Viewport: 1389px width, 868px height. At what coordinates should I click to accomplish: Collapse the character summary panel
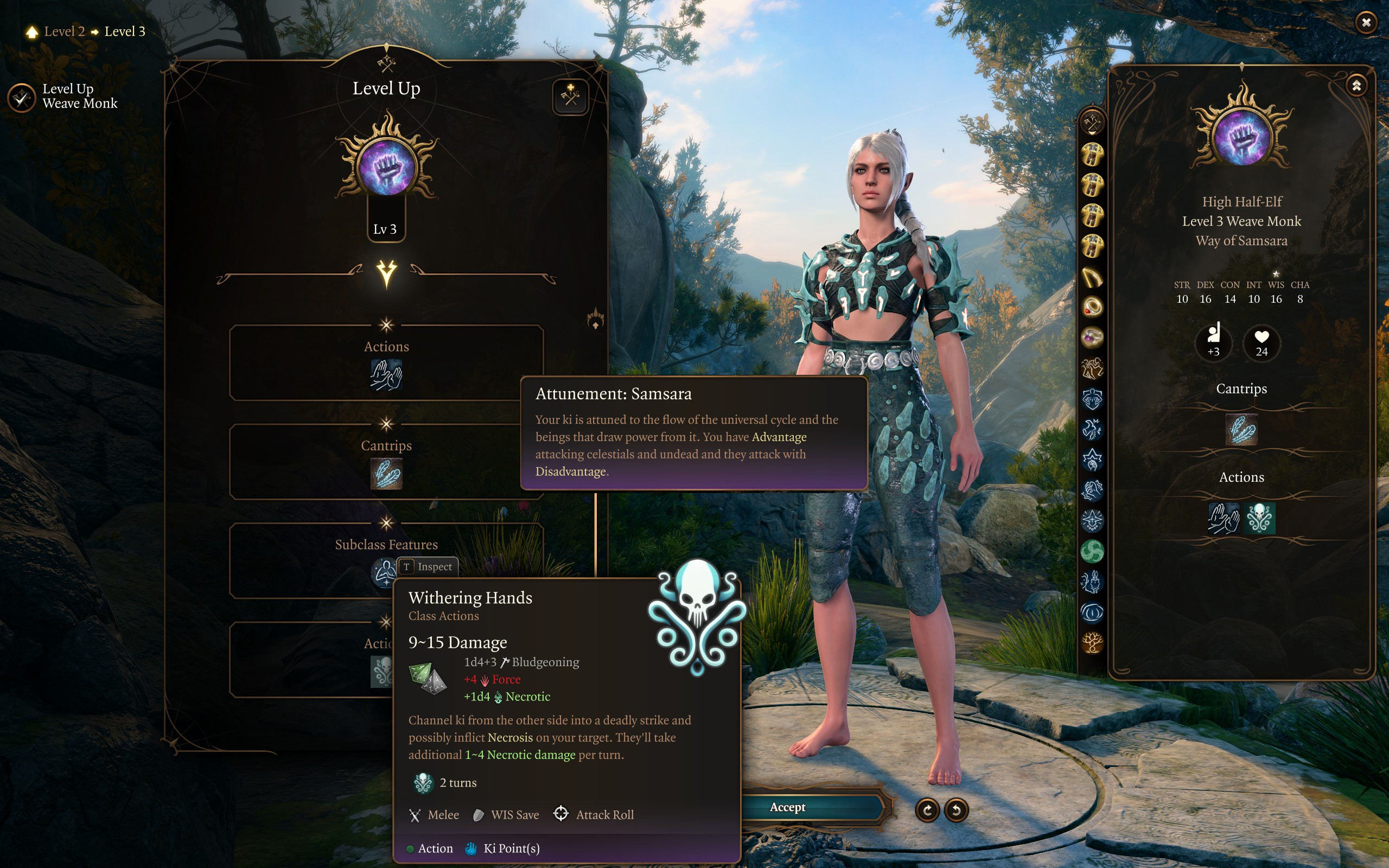(x=1356, y=86)
